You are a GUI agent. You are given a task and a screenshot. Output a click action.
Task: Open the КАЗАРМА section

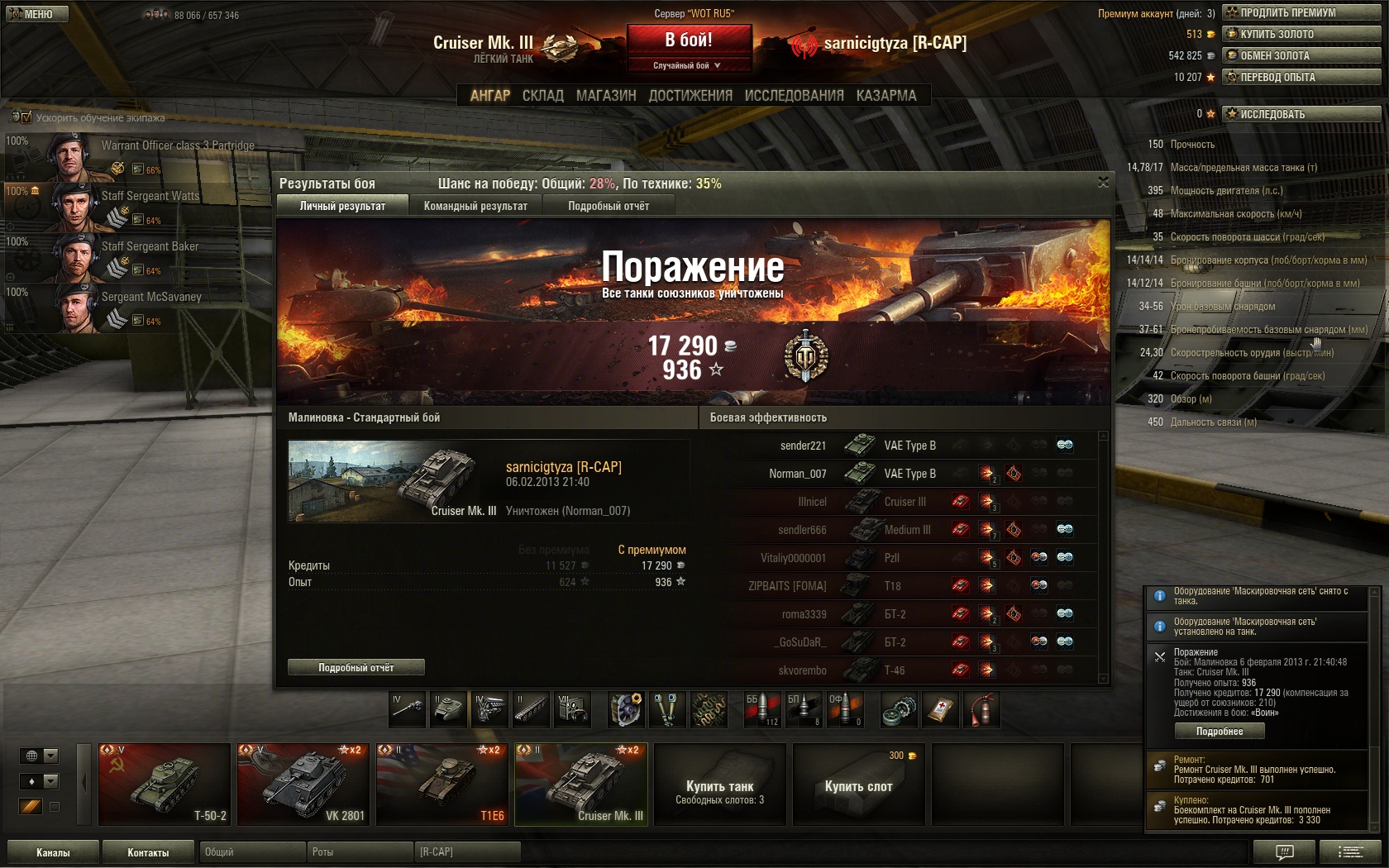coord(886,96)
